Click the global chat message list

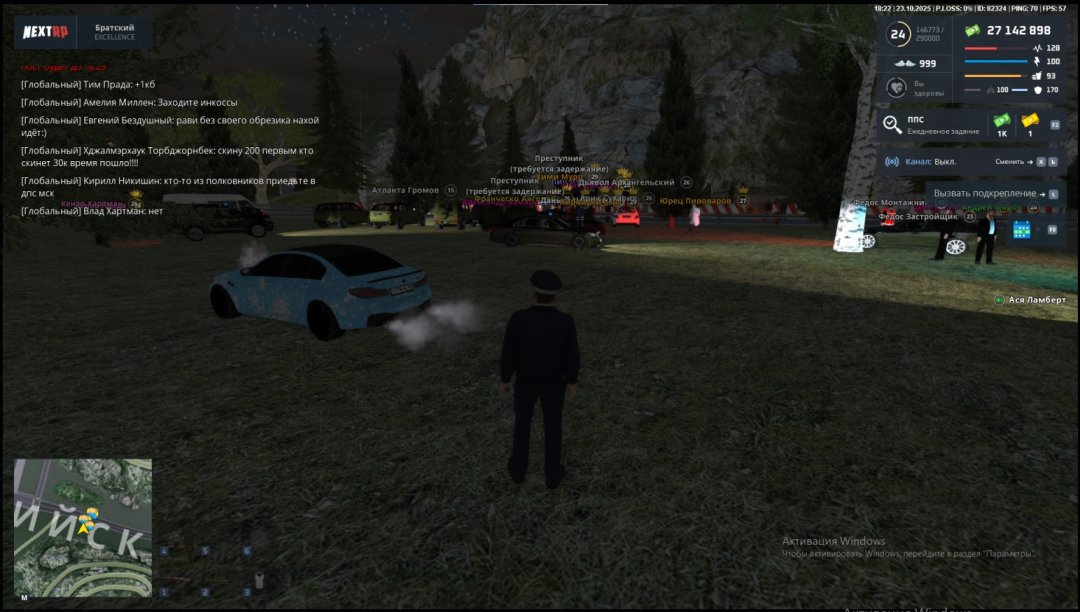(170, 148)
